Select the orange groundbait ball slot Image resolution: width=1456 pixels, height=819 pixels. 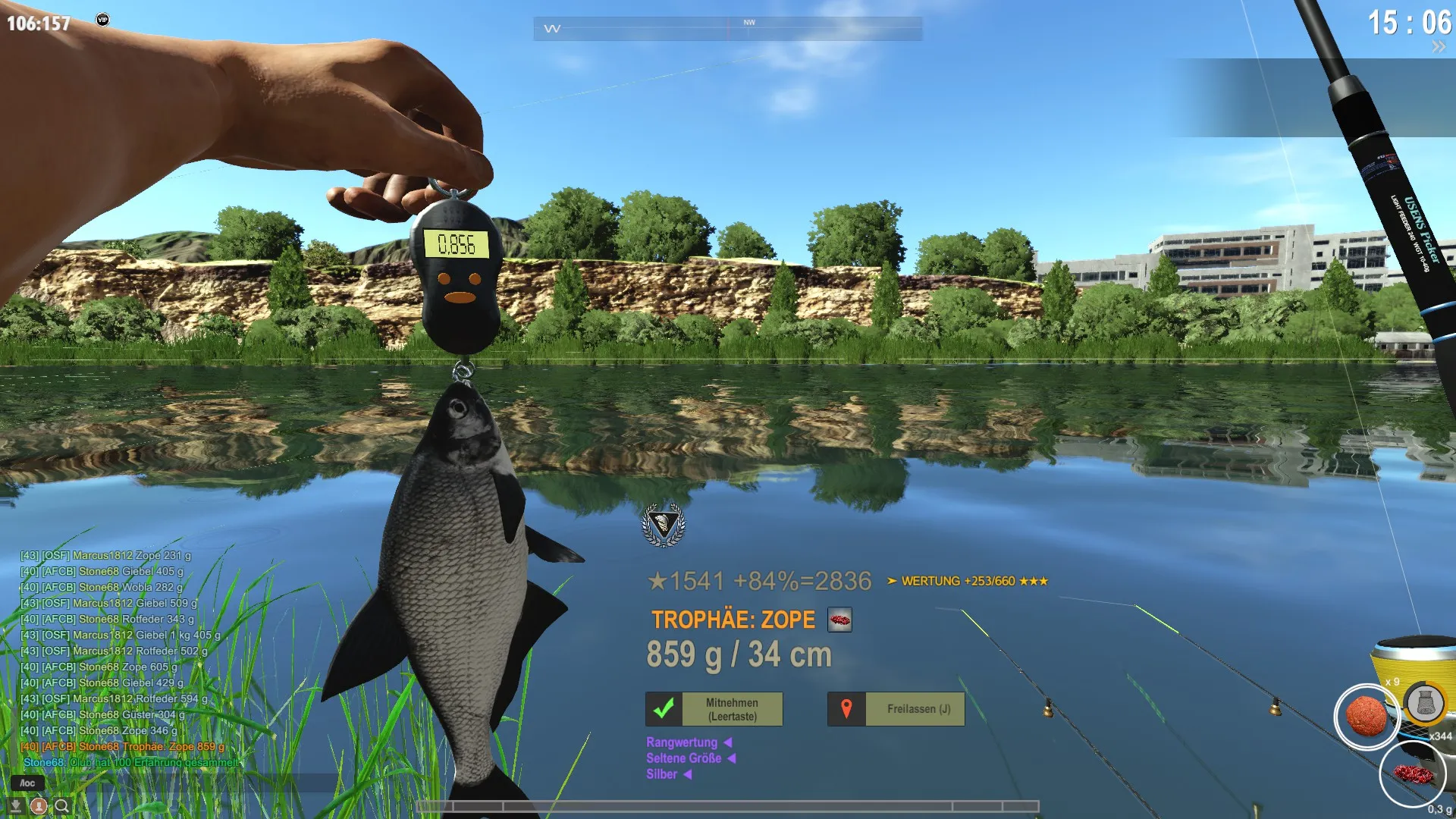pyautogui.click(x=1366, y=717)
